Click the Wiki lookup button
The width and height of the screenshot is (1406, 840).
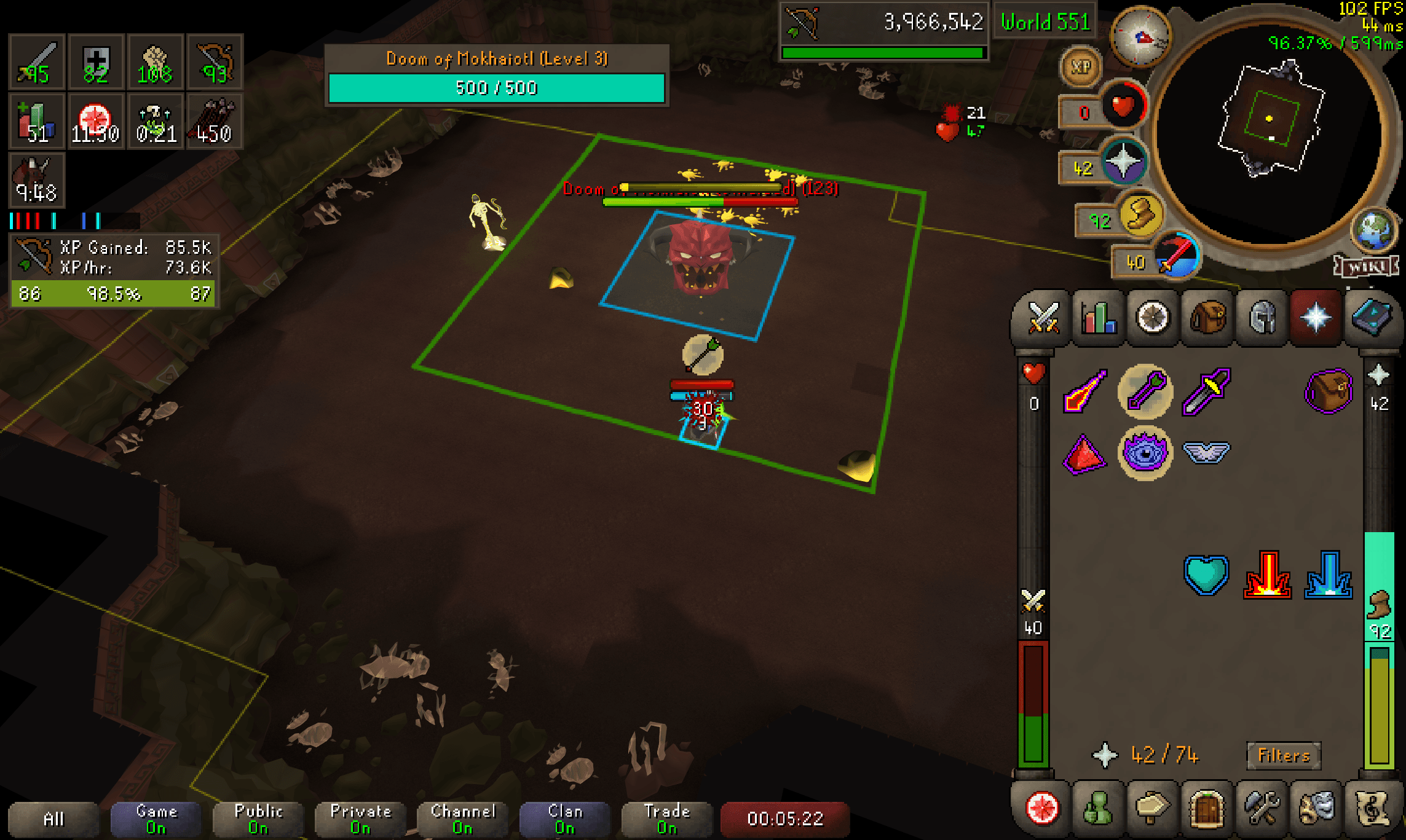[x=1370, y=267]
